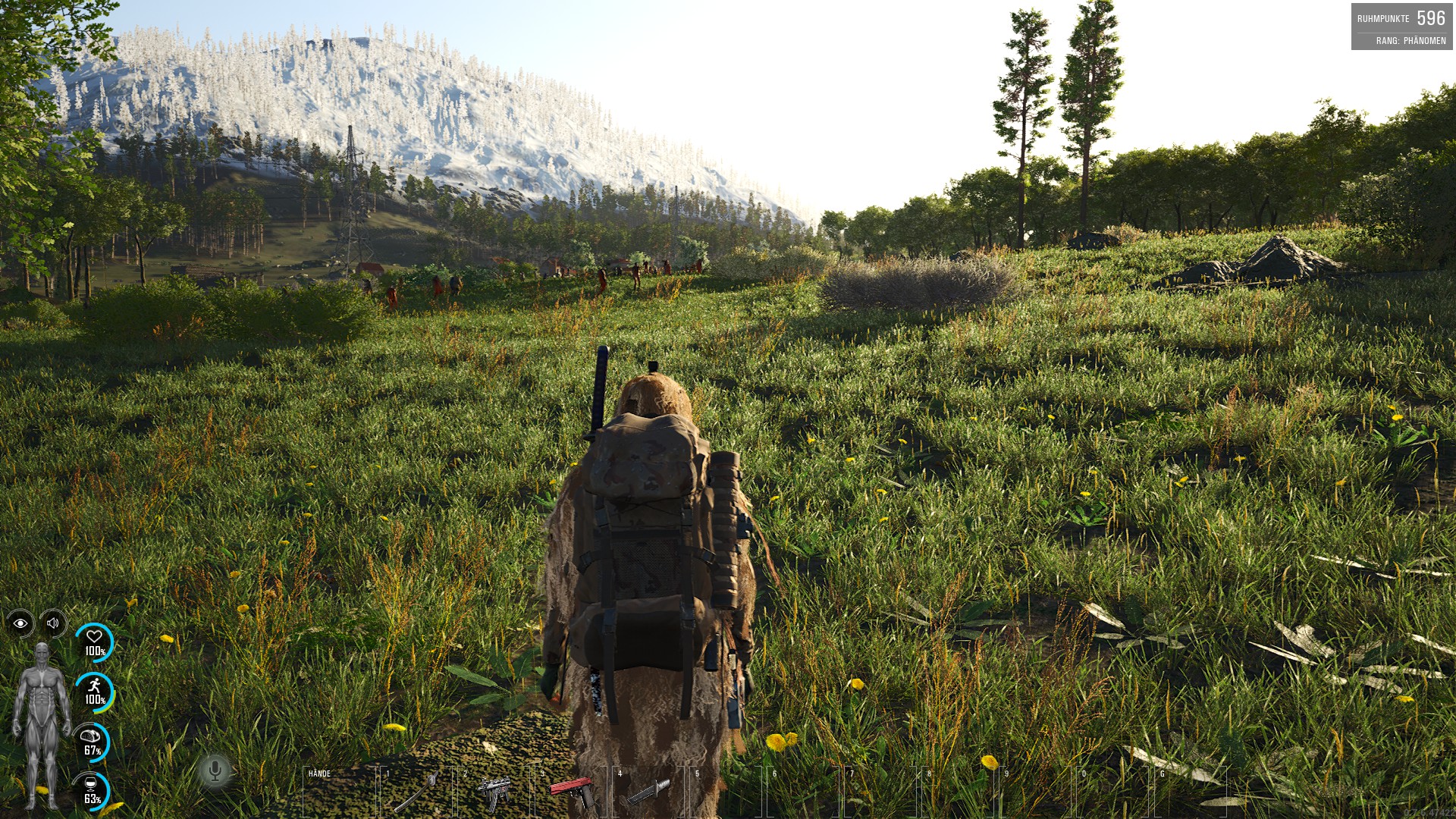Toggle the microphone voice chat icon
1456x819 pixels.
[215, 771]
